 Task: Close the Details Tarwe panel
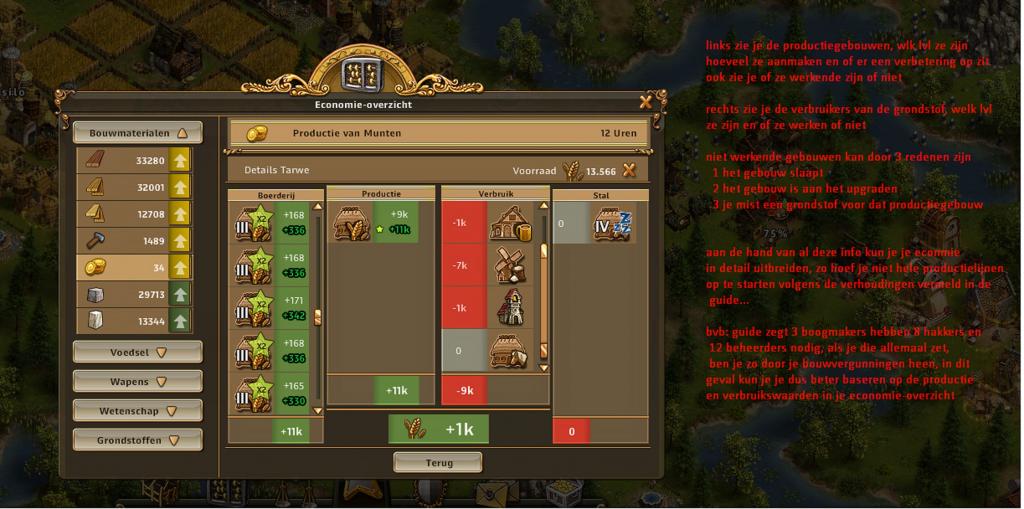[629, 170]
